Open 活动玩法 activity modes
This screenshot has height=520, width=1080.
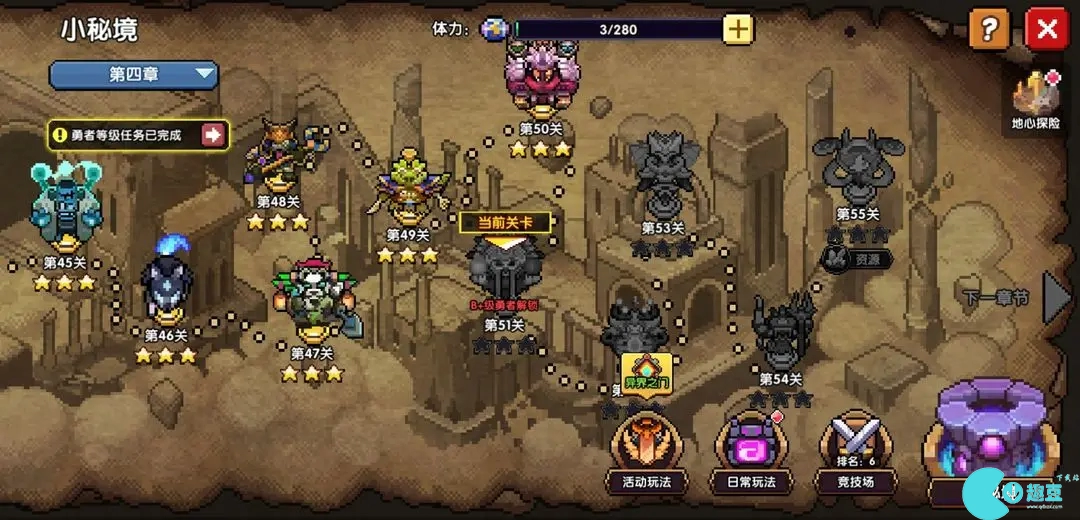(x=646, y=448)
